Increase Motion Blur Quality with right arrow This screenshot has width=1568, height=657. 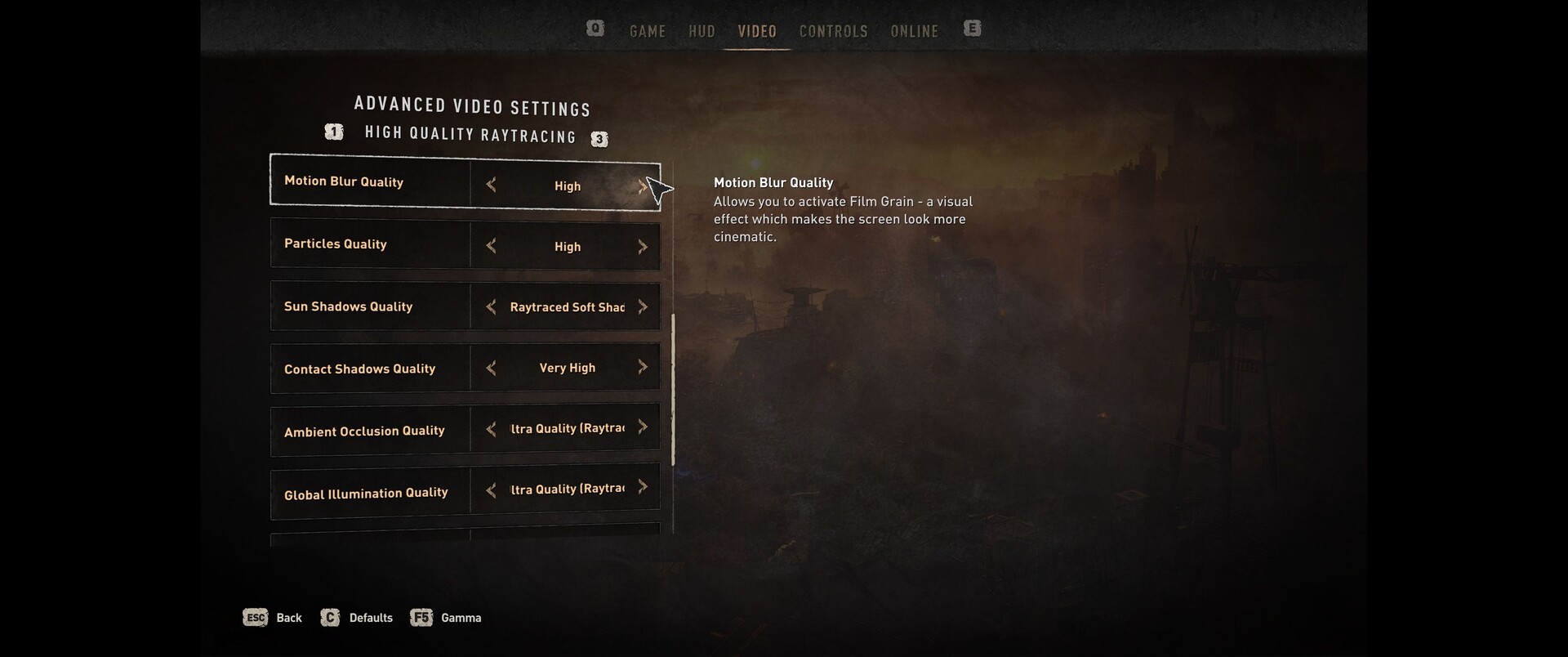(x=643, y=186)
